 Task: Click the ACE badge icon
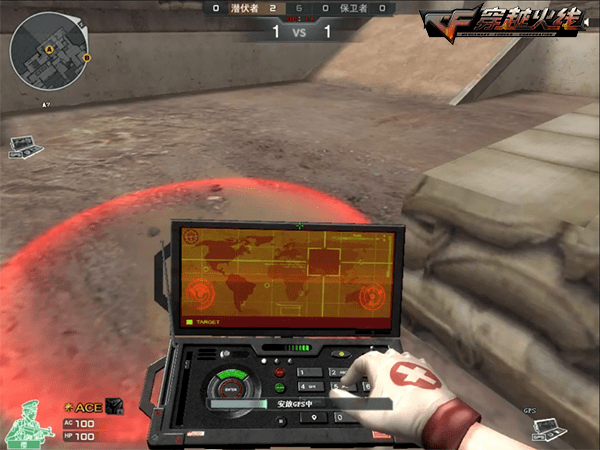tap(114, 406)
